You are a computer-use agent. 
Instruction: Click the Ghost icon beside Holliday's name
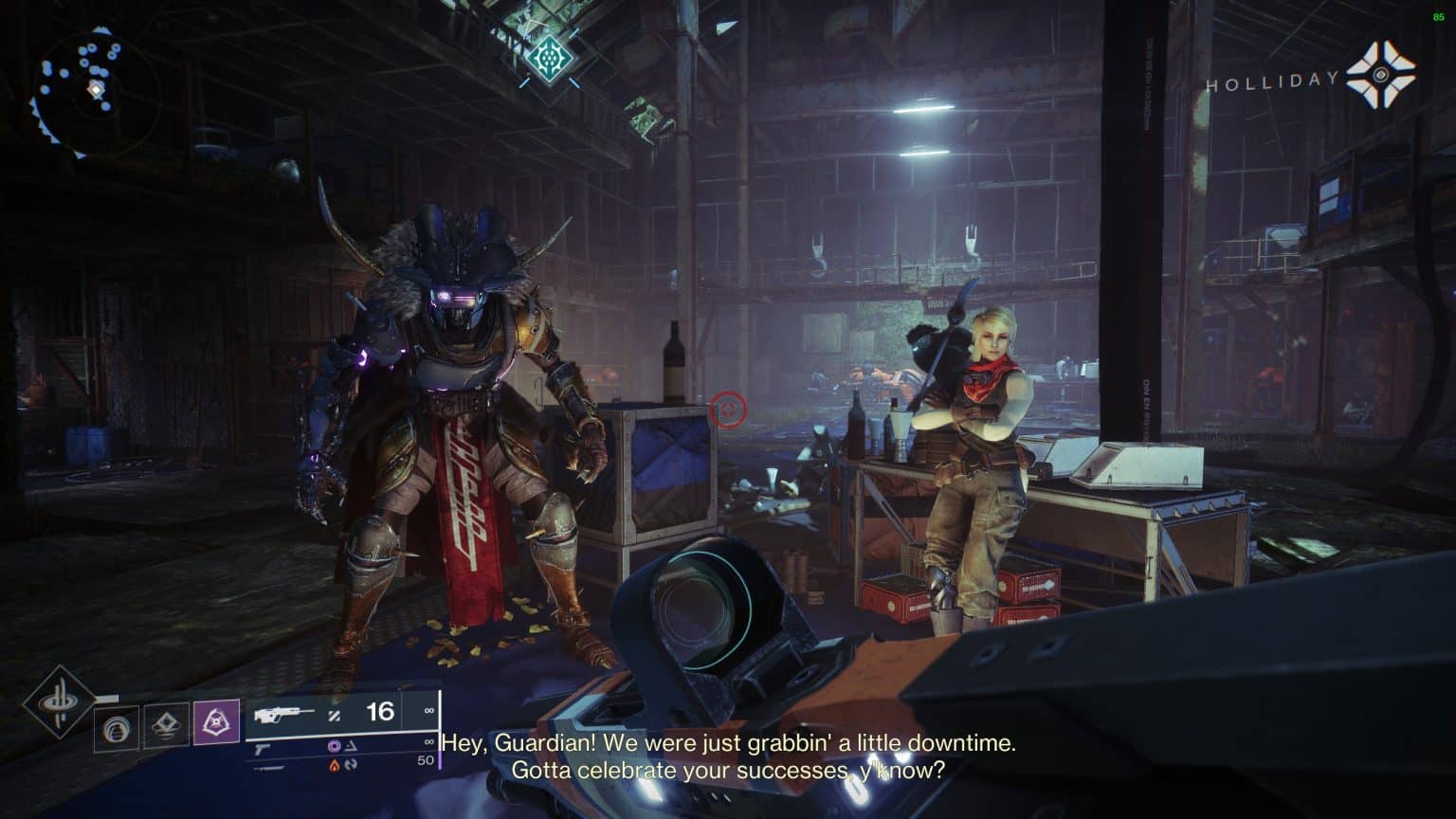(x=1380, y=75)
